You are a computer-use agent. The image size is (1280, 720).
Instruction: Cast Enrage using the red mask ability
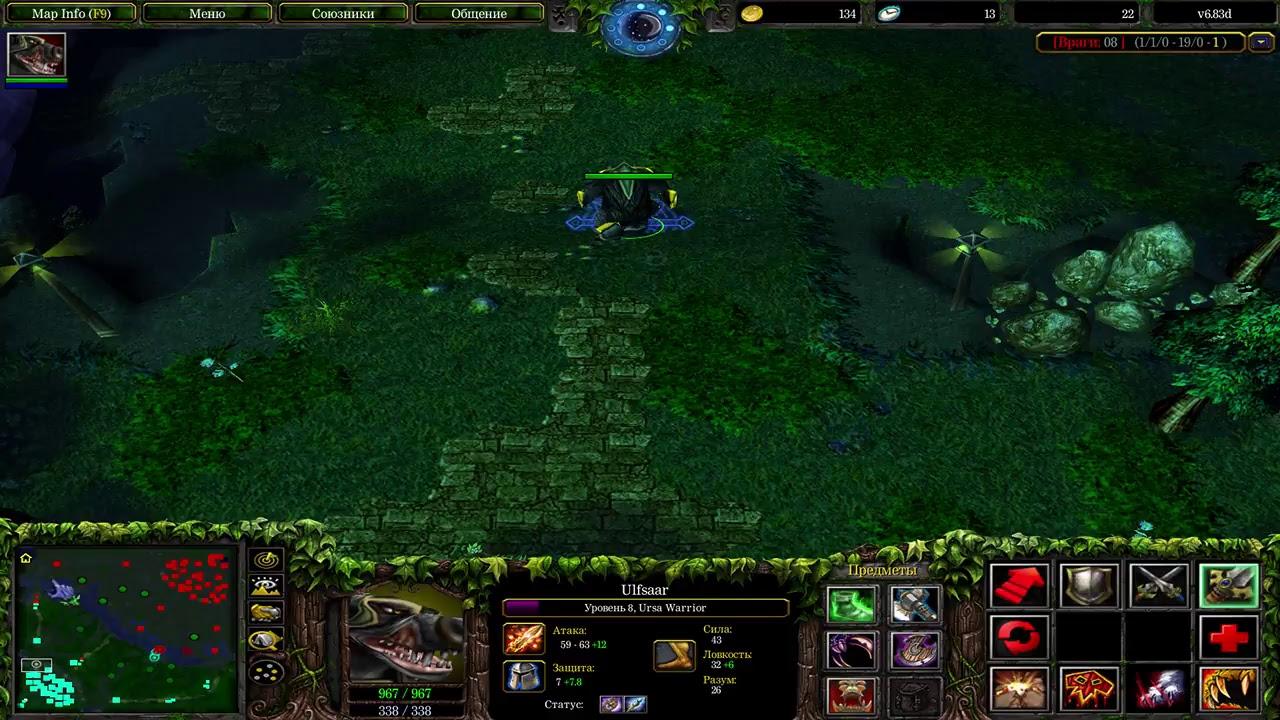click(1089, 689)
